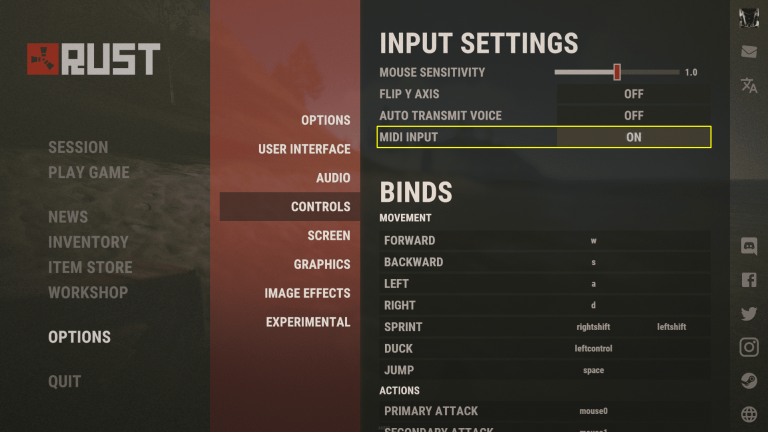Adjust the Mouse Sensitivity slider

tap(617, 72)
